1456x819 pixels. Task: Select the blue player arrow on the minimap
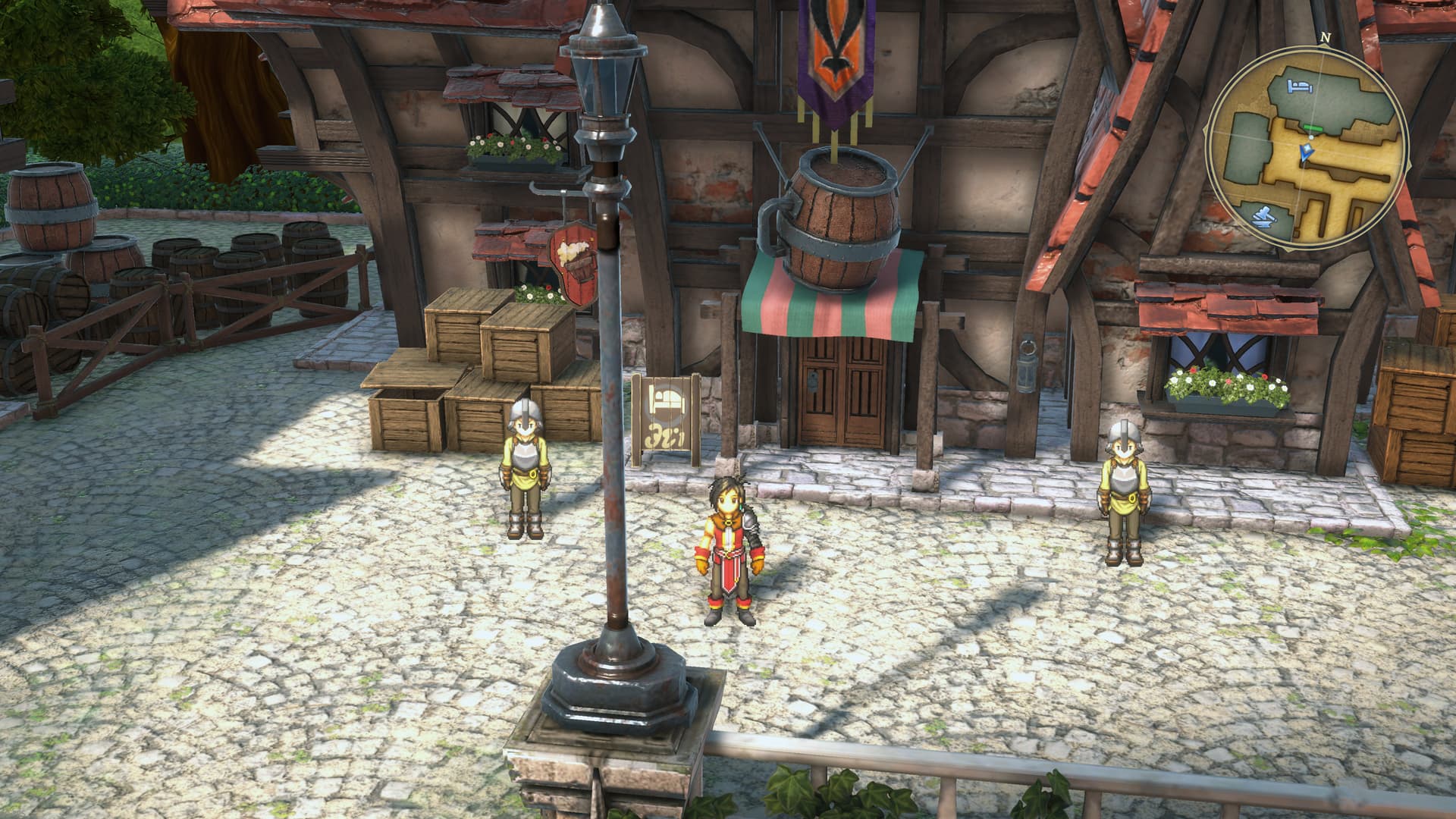coord(1306,154)
